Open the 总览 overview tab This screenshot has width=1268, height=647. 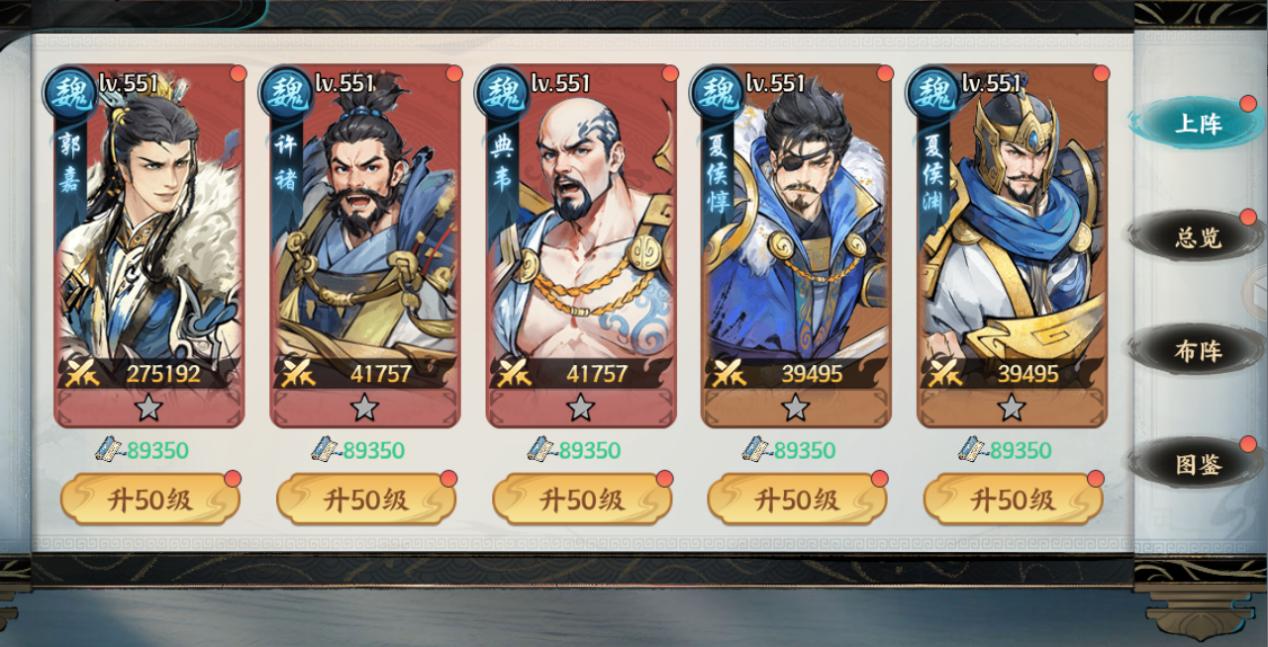1197,238
